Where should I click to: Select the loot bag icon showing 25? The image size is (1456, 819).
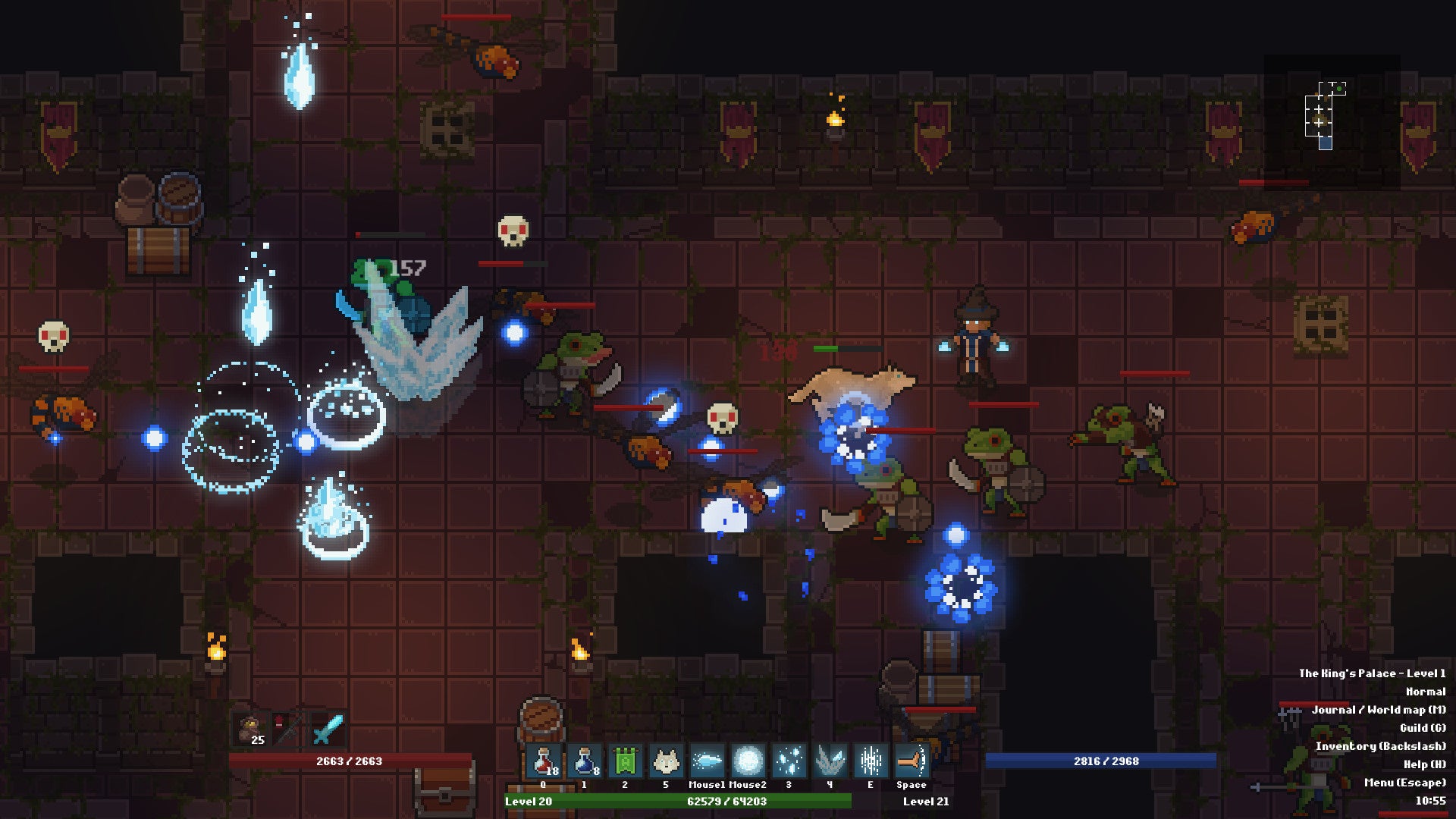pyautogui.click(x=250, y=730)
